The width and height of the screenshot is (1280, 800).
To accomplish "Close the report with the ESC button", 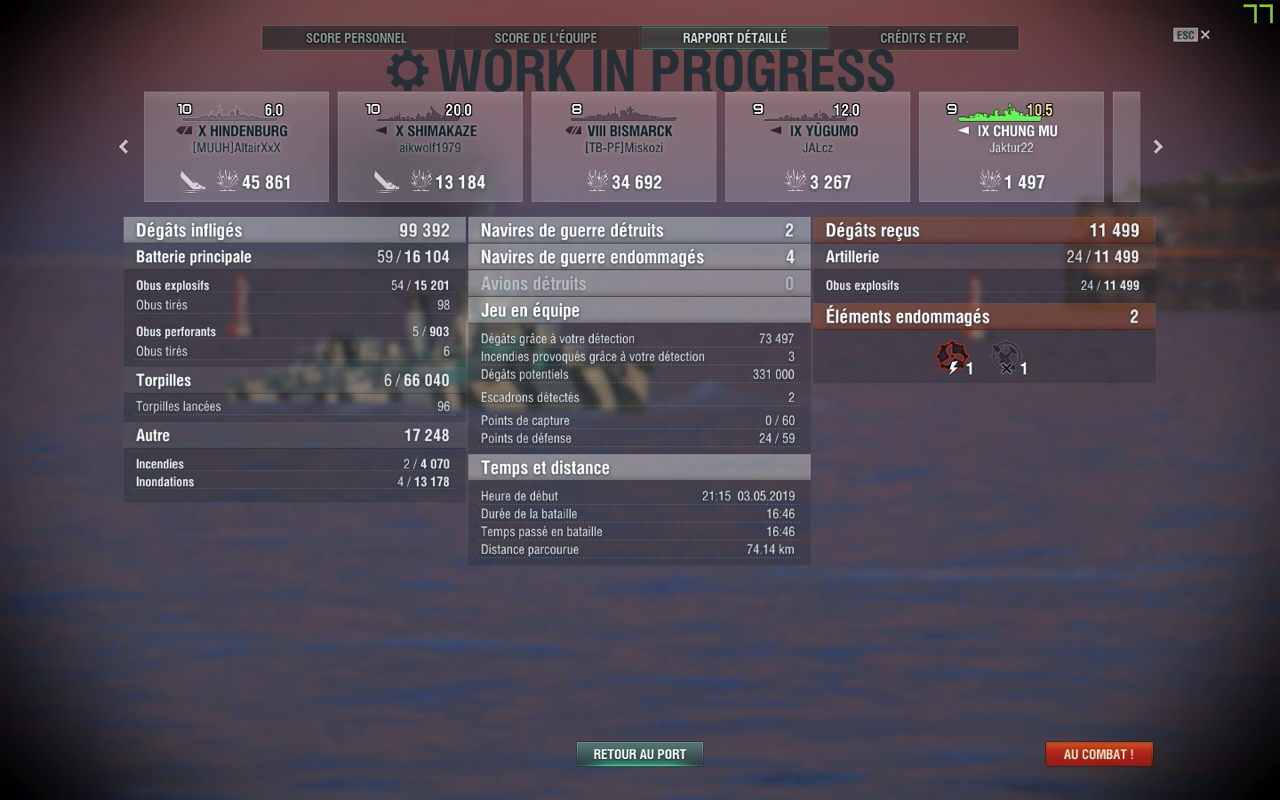I will tap(1191, 35).
